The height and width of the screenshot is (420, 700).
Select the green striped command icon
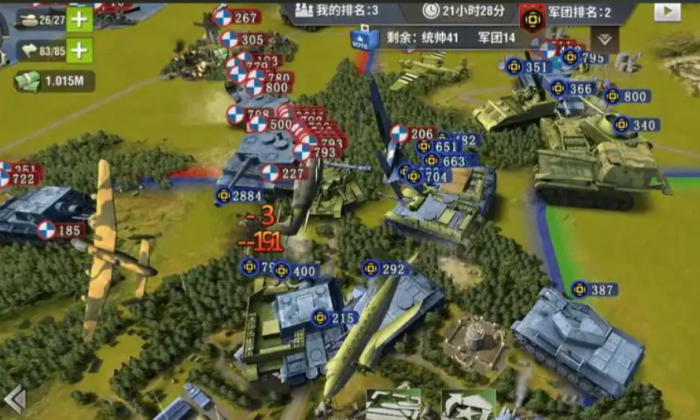click(x=394, y=405)
